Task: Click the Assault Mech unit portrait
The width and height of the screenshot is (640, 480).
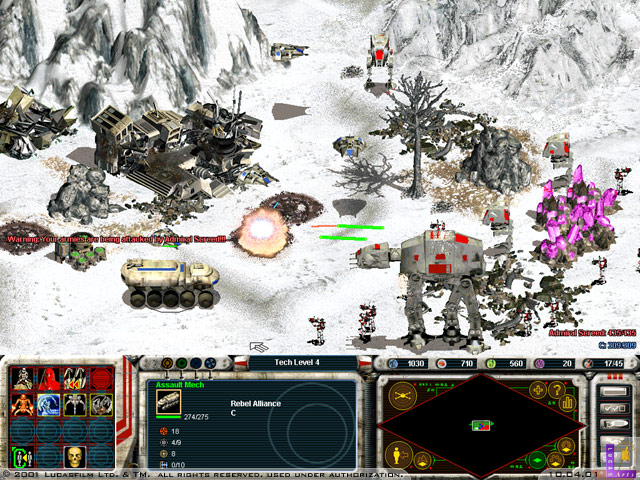Action: (x=169, y=402)
